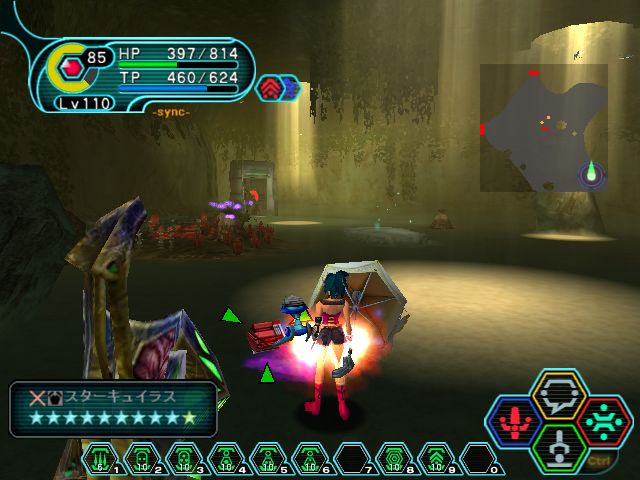Viewport: 640px width, 480px height.
Task: Activate the octagon icon in slot 8
Action: point(394,459)
